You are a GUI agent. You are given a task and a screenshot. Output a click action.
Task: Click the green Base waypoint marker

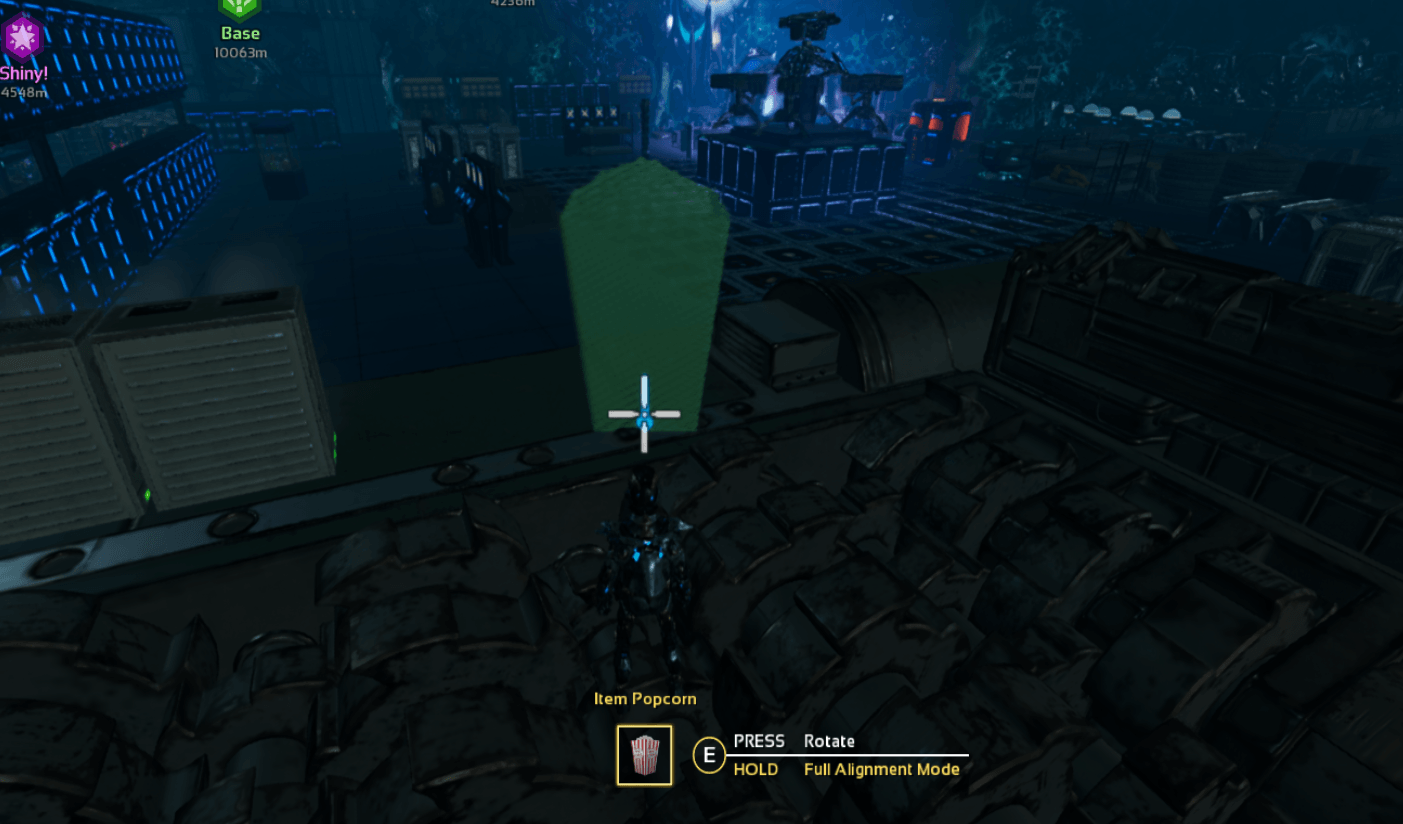click(x=240, y=8)
